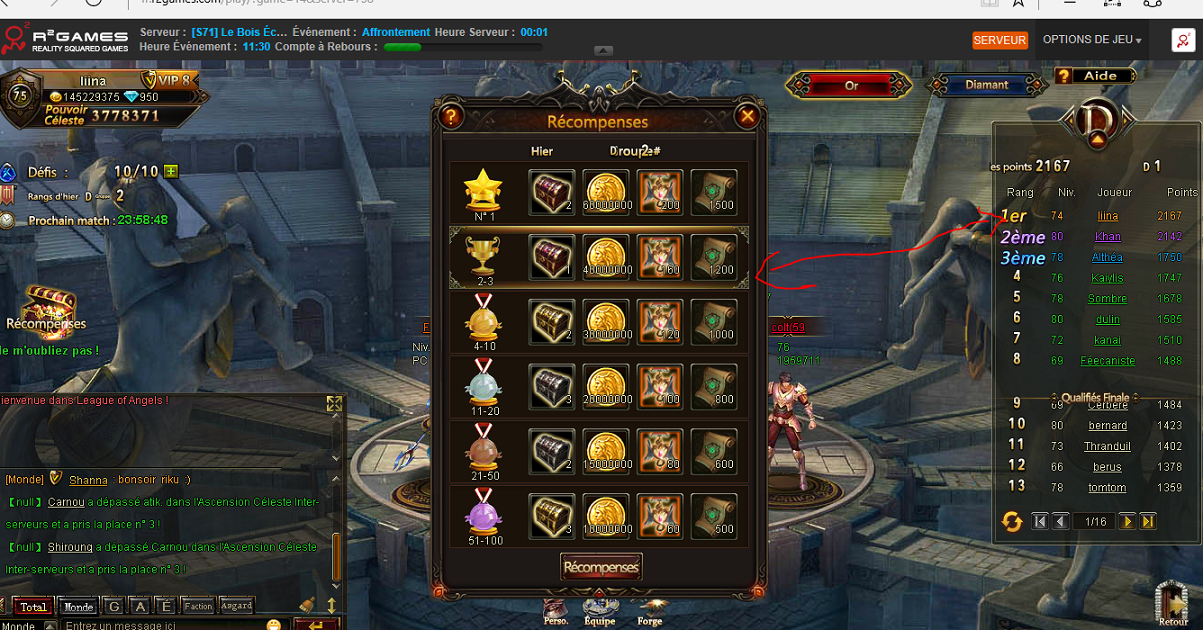Open the SERVEUR button in top bar

(1000, 40)
